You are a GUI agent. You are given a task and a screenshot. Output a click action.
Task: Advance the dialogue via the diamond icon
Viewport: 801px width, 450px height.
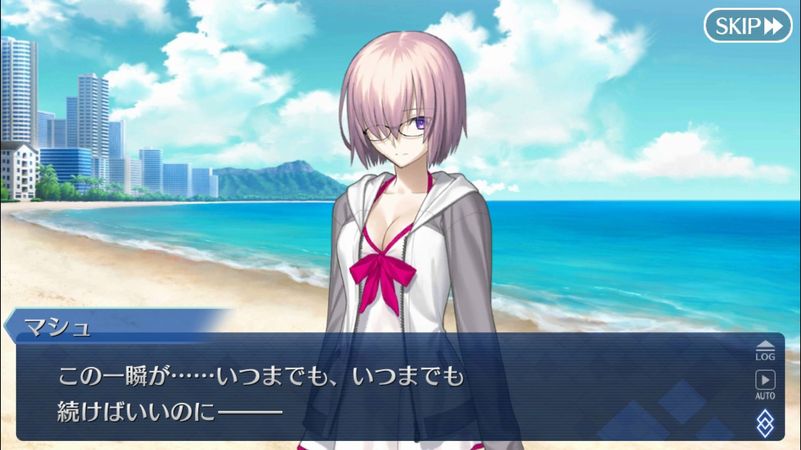[765, 421]
